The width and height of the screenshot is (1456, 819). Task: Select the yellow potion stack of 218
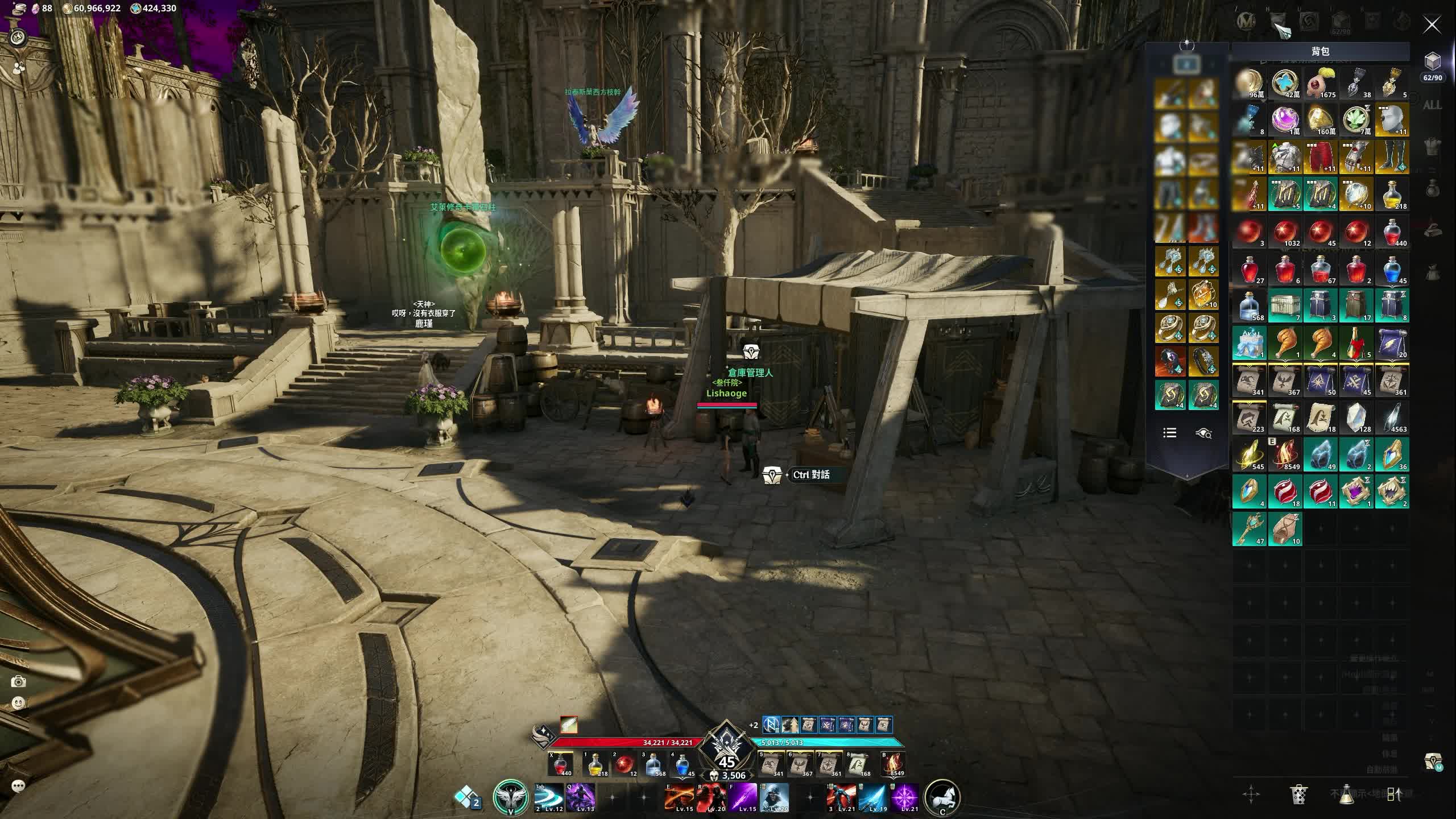pyautogui.click(x=1392, y=195)
